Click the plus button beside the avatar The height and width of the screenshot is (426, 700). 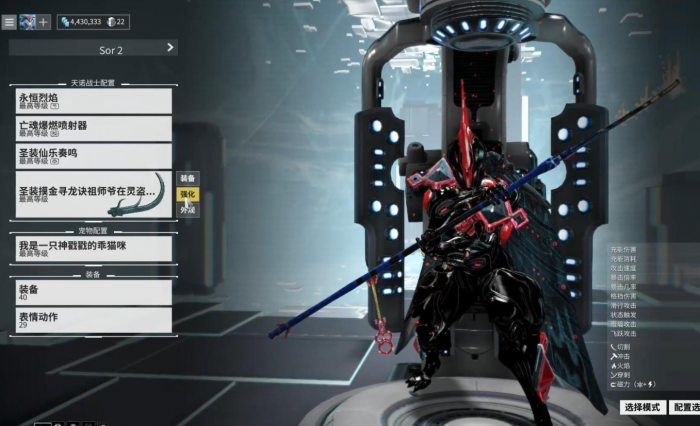[x=44, y=22]
